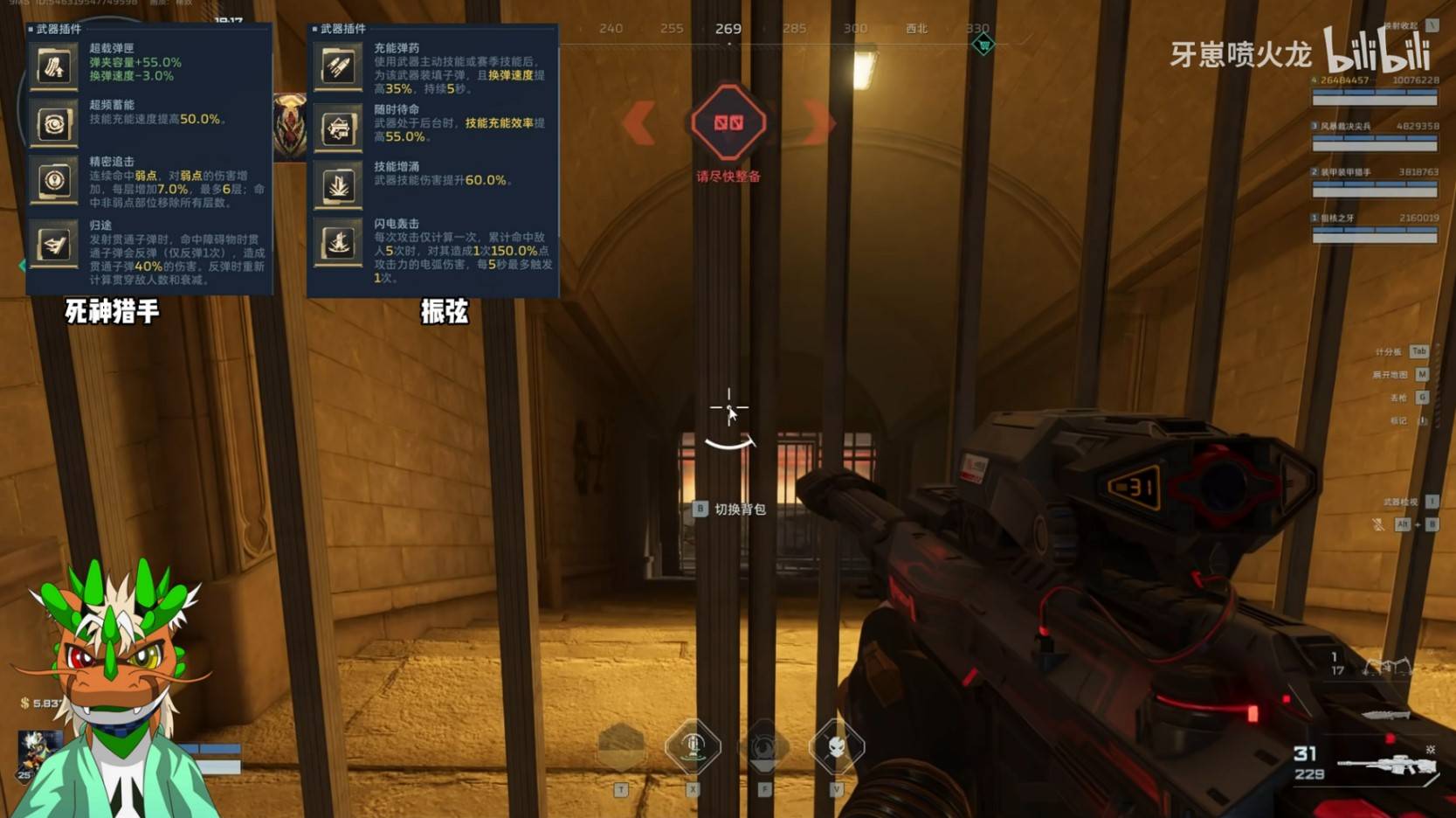The height and width of the screenshot is (818, 1456).
Task: Click the left red arrow beside the hexagon
Action: point(639,123)
